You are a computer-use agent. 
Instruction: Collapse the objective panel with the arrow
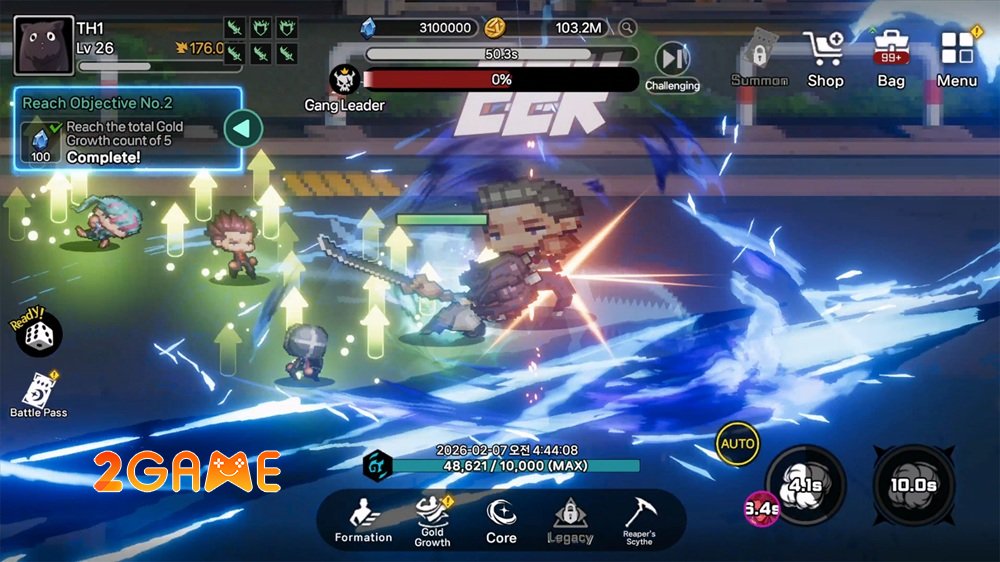(x=243, y=128)
